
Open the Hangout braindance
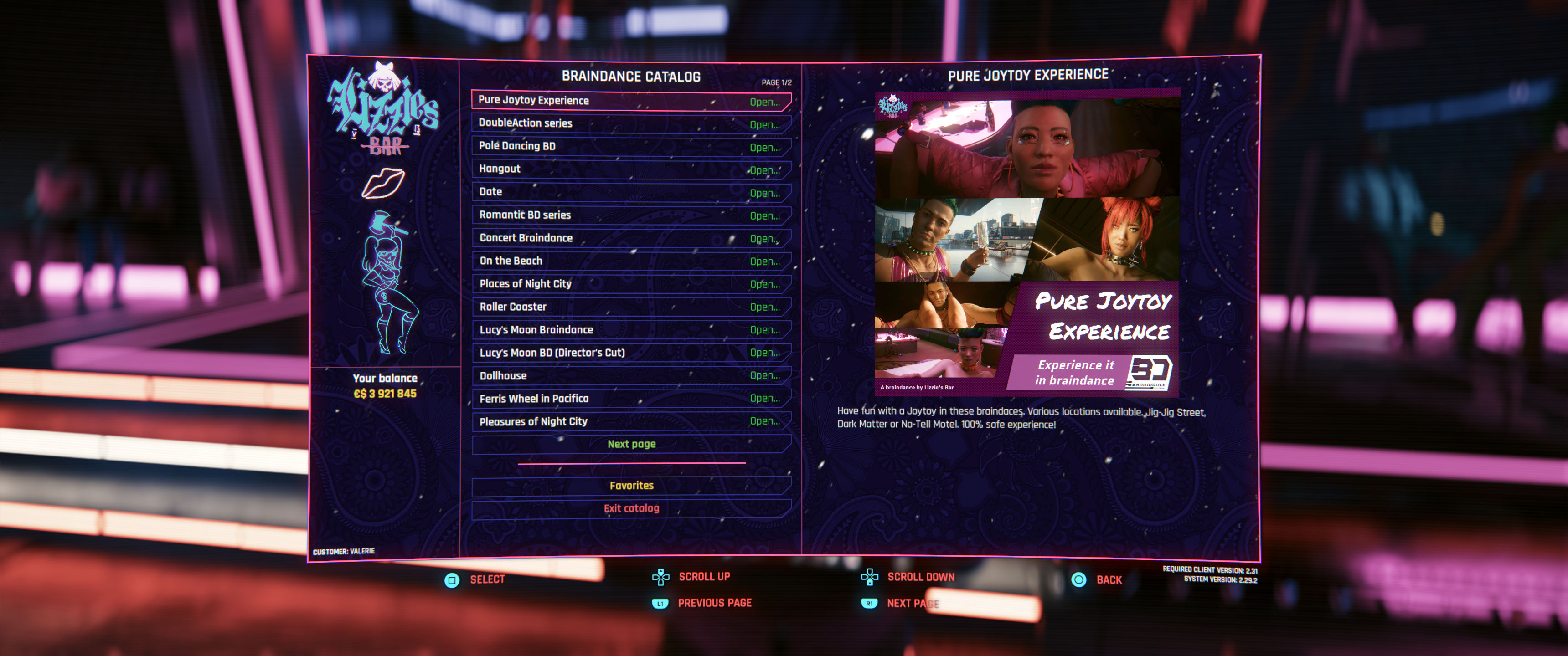pyautogui.click(x=630, y=169)
